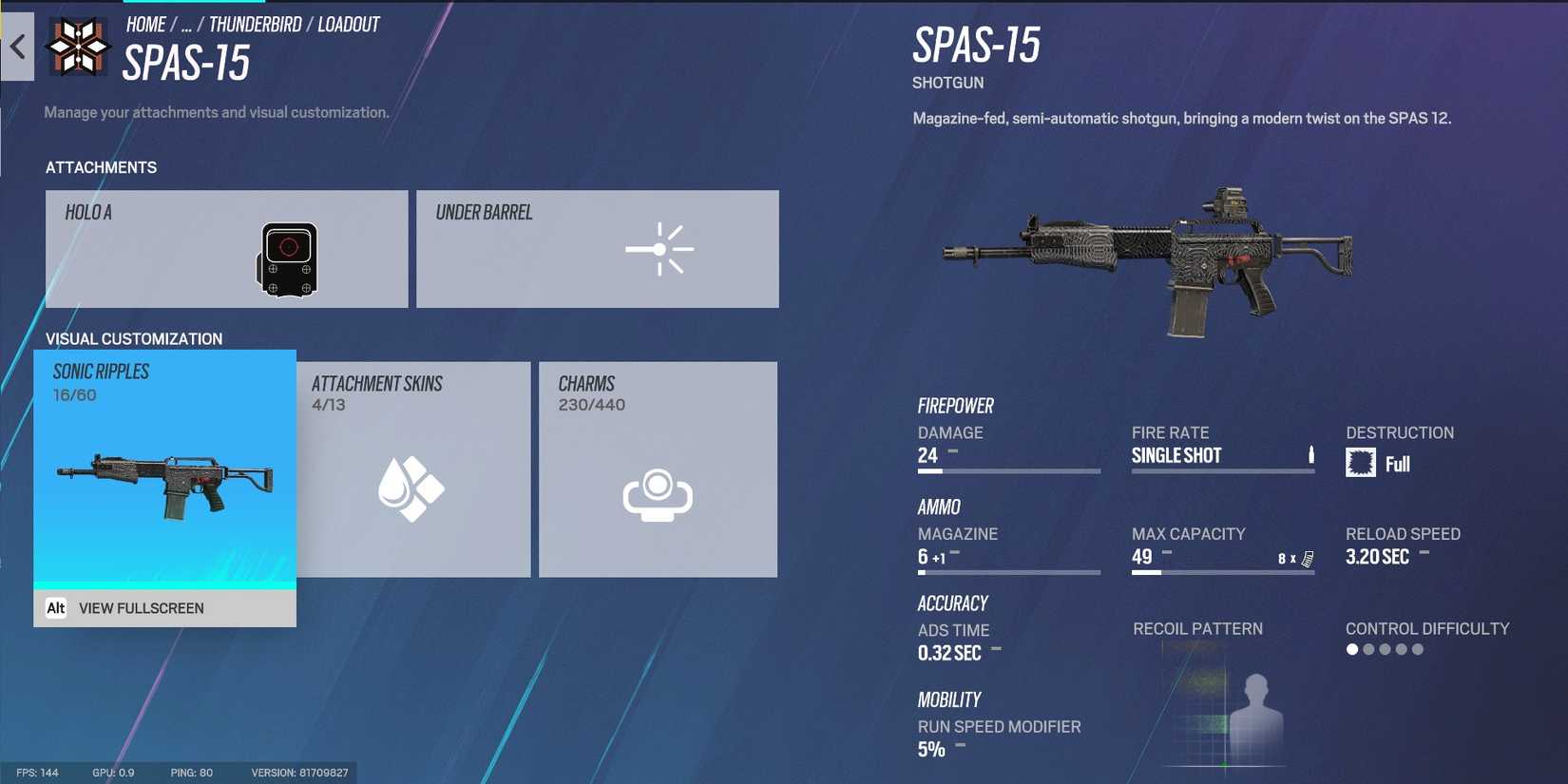Click the VIEW FULLSCREEN button
Image resolution: width=1568 pixels, height=784 pixels.
[142, 608]
